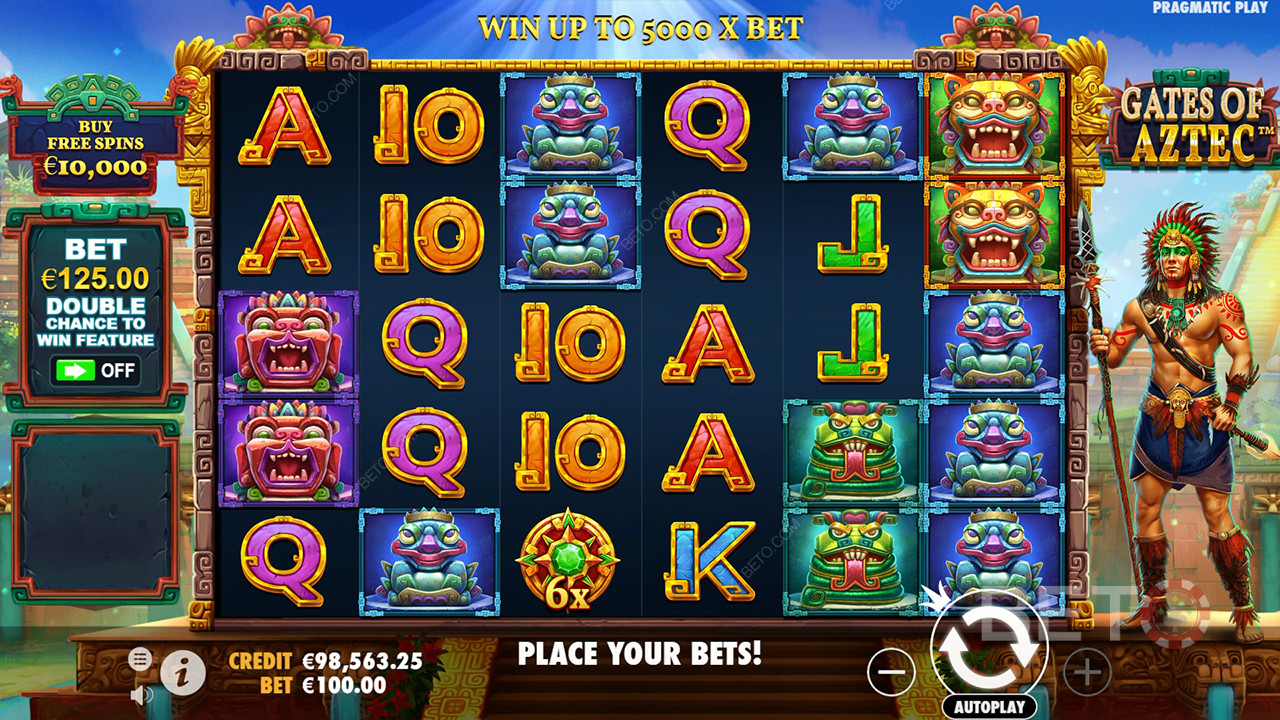Decrease the bet with minus button
1280x720 pixels.
(891, 671)
